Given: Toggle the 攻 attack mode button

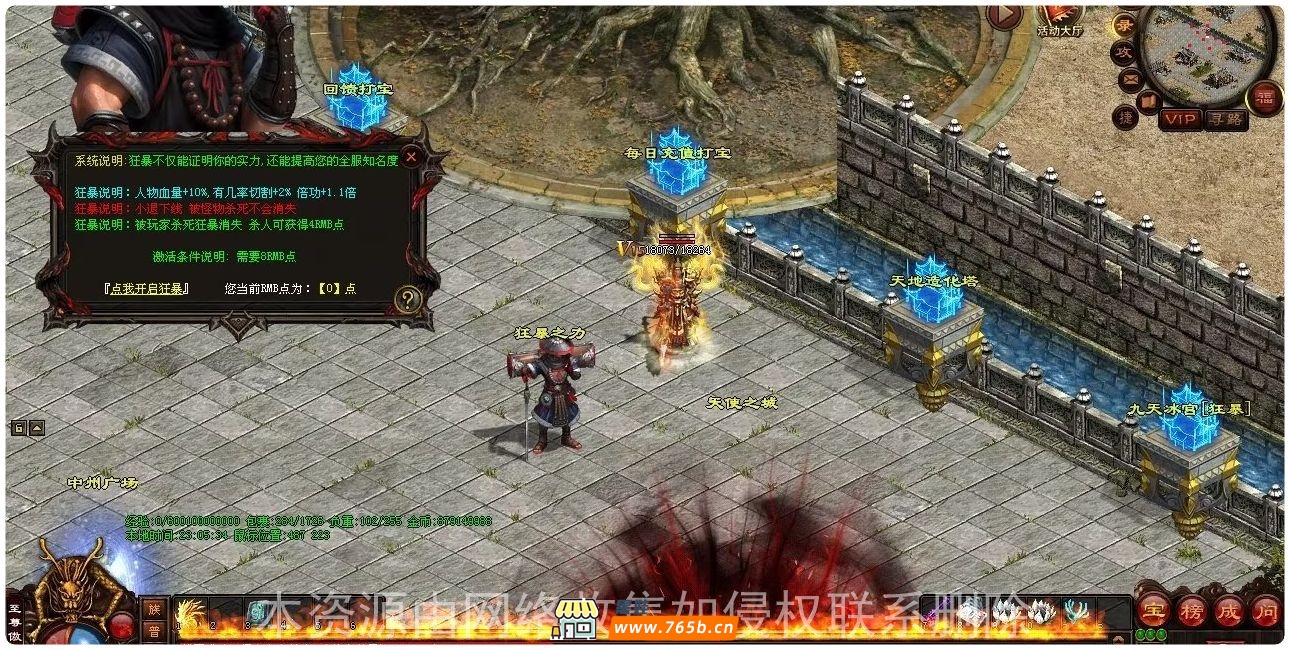Looking at the screenshot, I should click(1124, 51).
